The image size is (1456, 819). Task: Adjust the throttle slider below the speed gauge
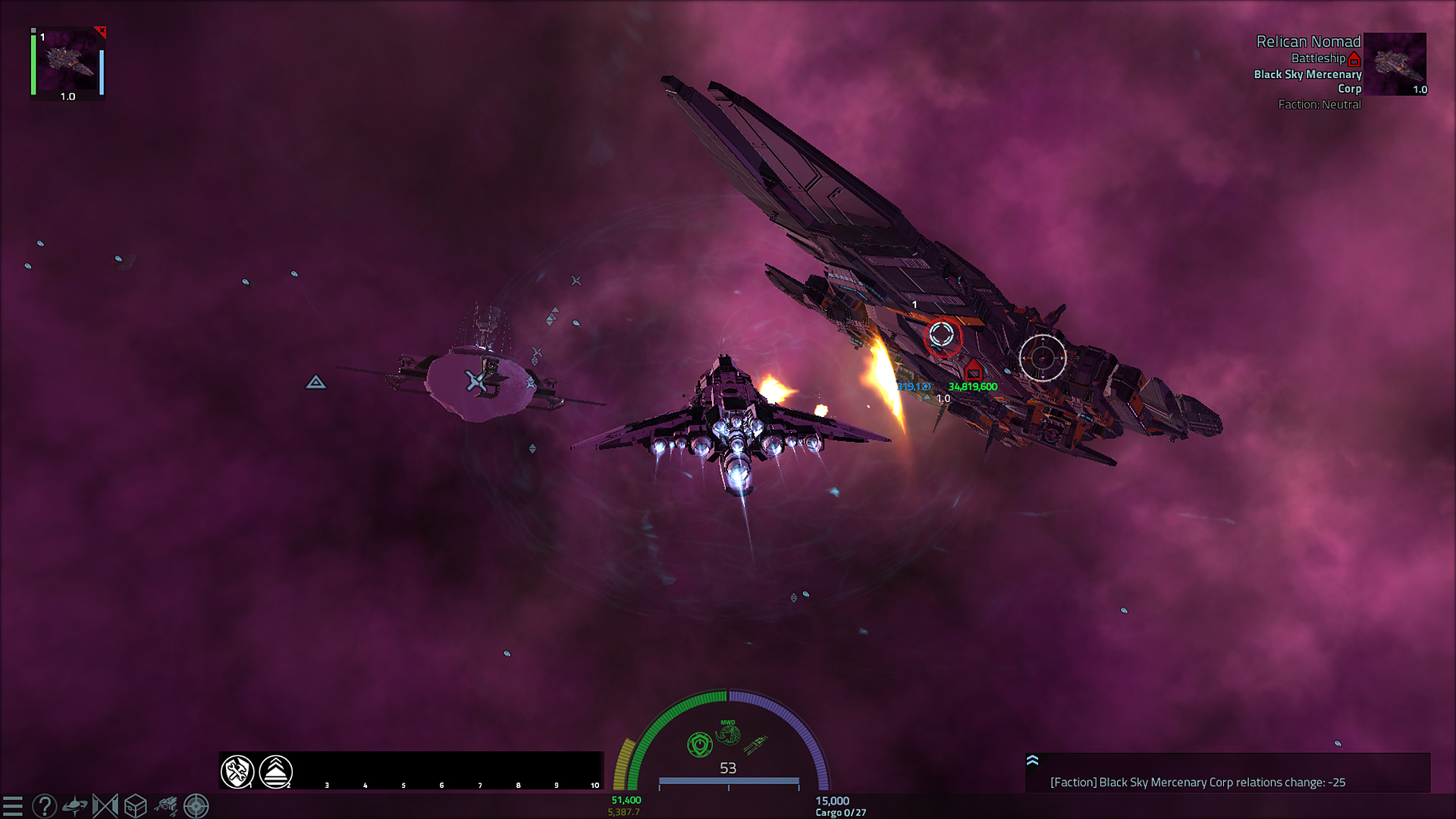730,780
